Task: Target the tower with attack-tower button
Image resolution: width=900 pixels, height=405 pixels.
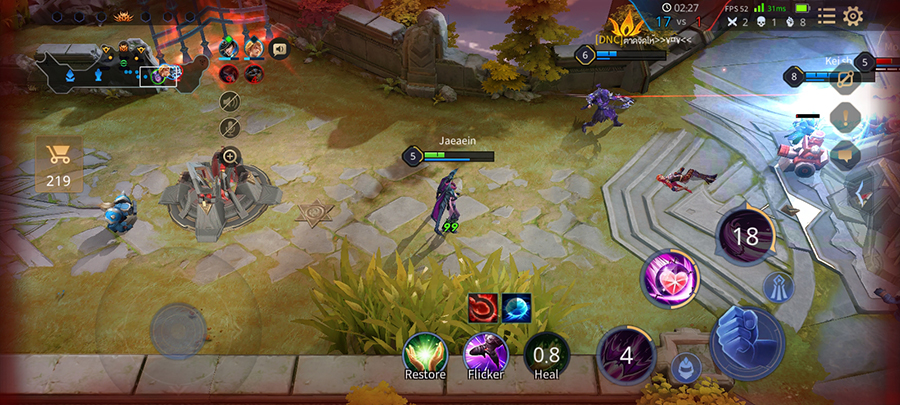Action: coord(778,288)
